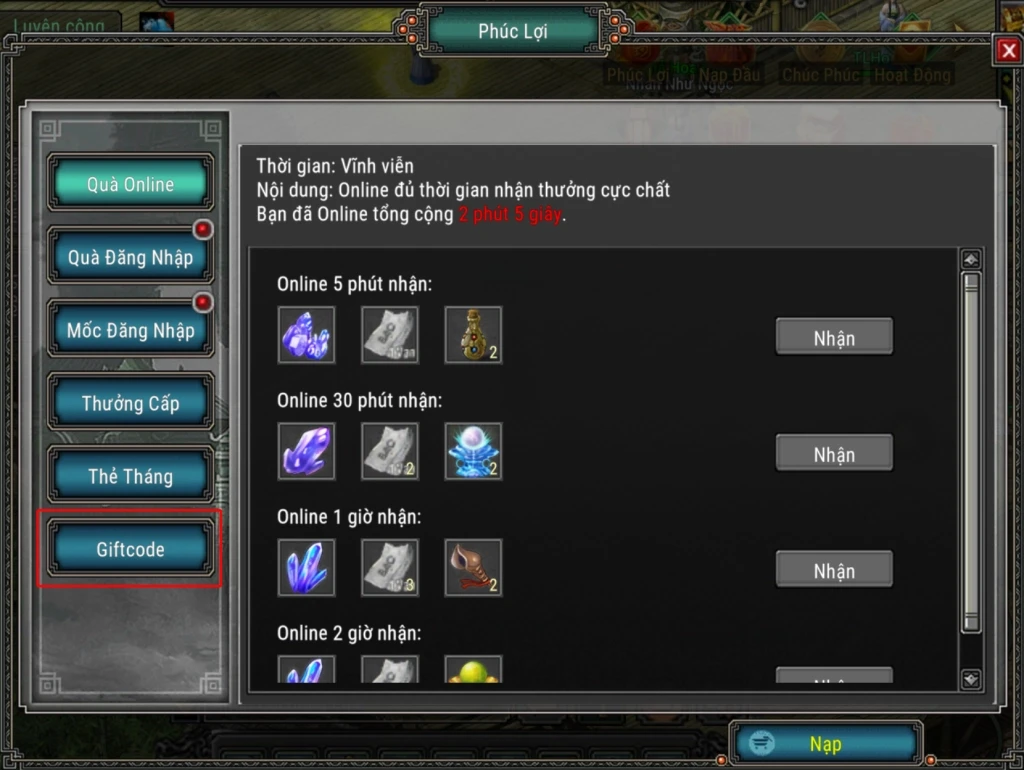Image resolution: width=1024 pixels, height=770 pixels.
Task: Select the purple crystal in 30 phút rewards
Action: click(306, 451)
